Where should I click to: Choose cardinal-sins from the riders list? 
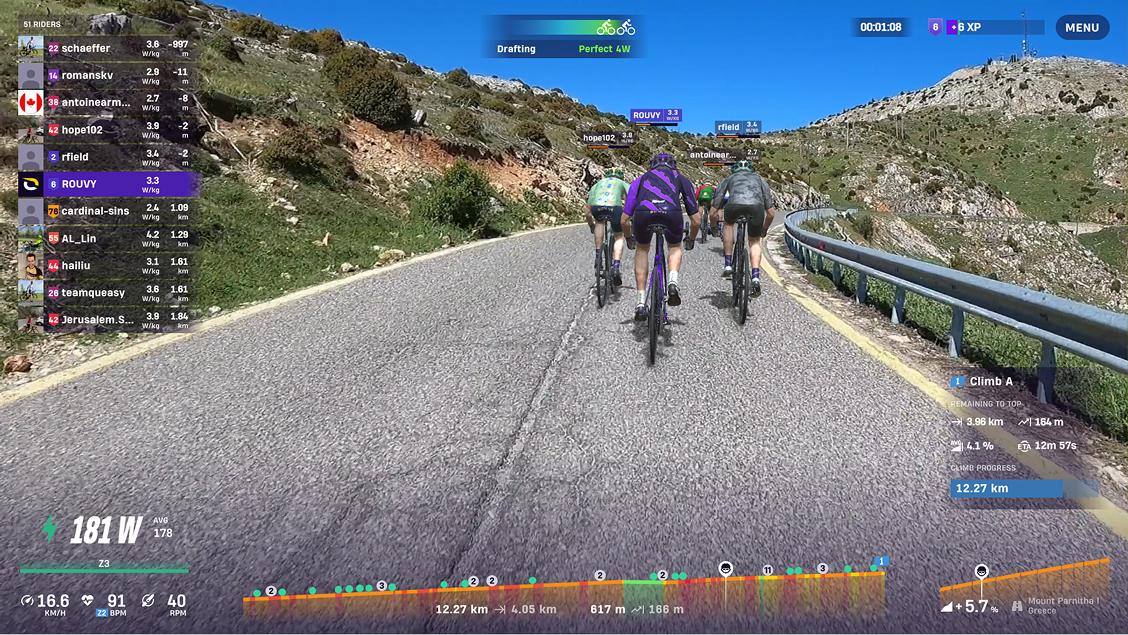click(107, 211)
